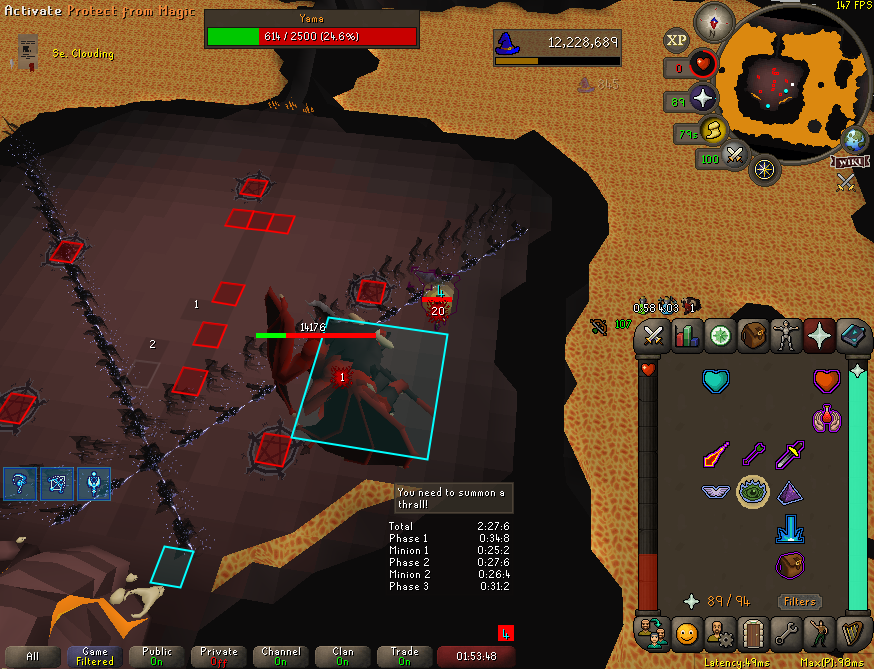Open the world map globe
This screenshot has width=874, height=669.
click(x=853, y=139)
